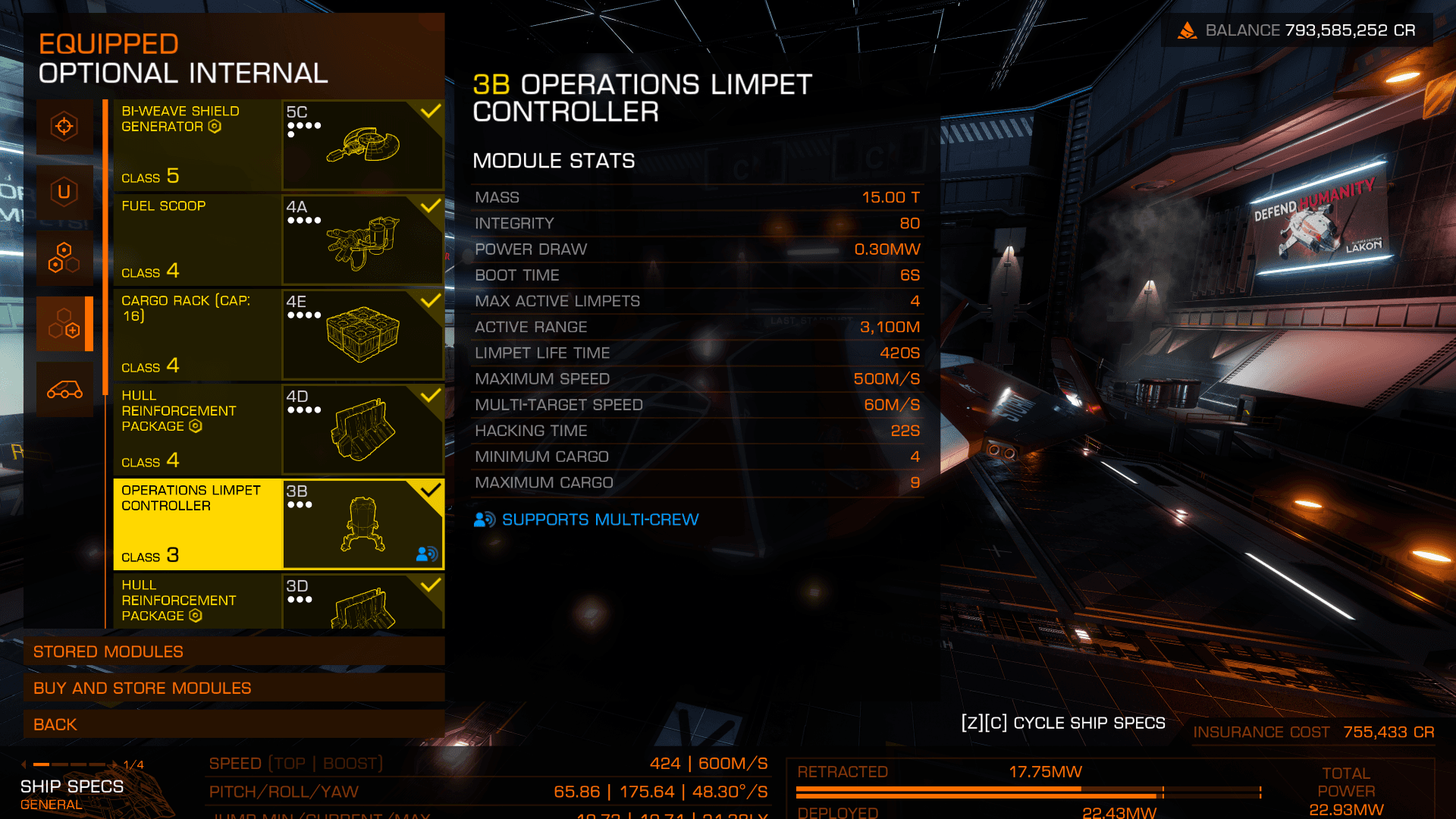
Task: Open Stored Modules
Action: coord(234,651)
